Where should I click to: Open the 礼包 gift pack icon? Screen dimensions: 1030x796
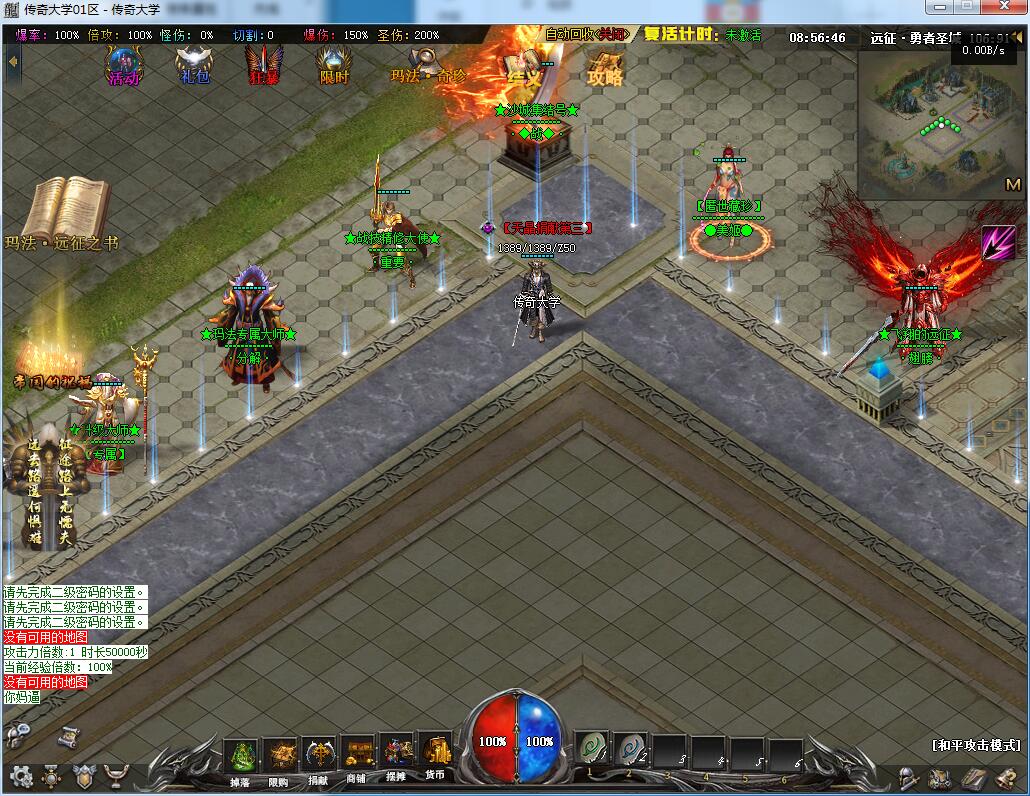pyautogui.click(x=194, y=65)
